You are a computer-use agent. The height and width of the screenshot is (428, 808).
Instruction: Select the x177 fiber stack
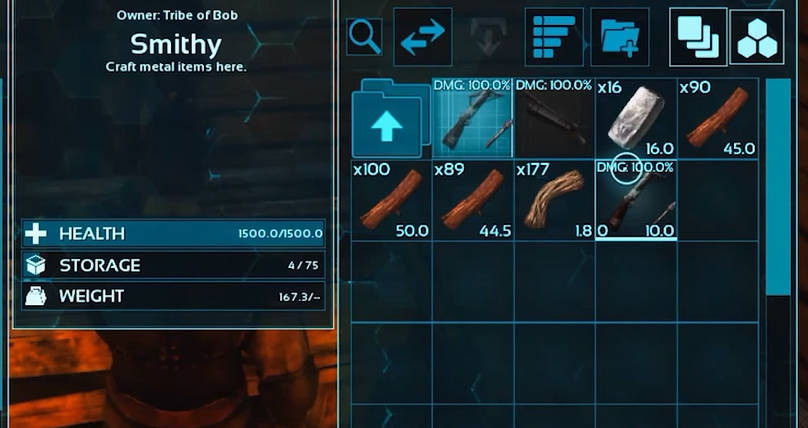(554, 200)
